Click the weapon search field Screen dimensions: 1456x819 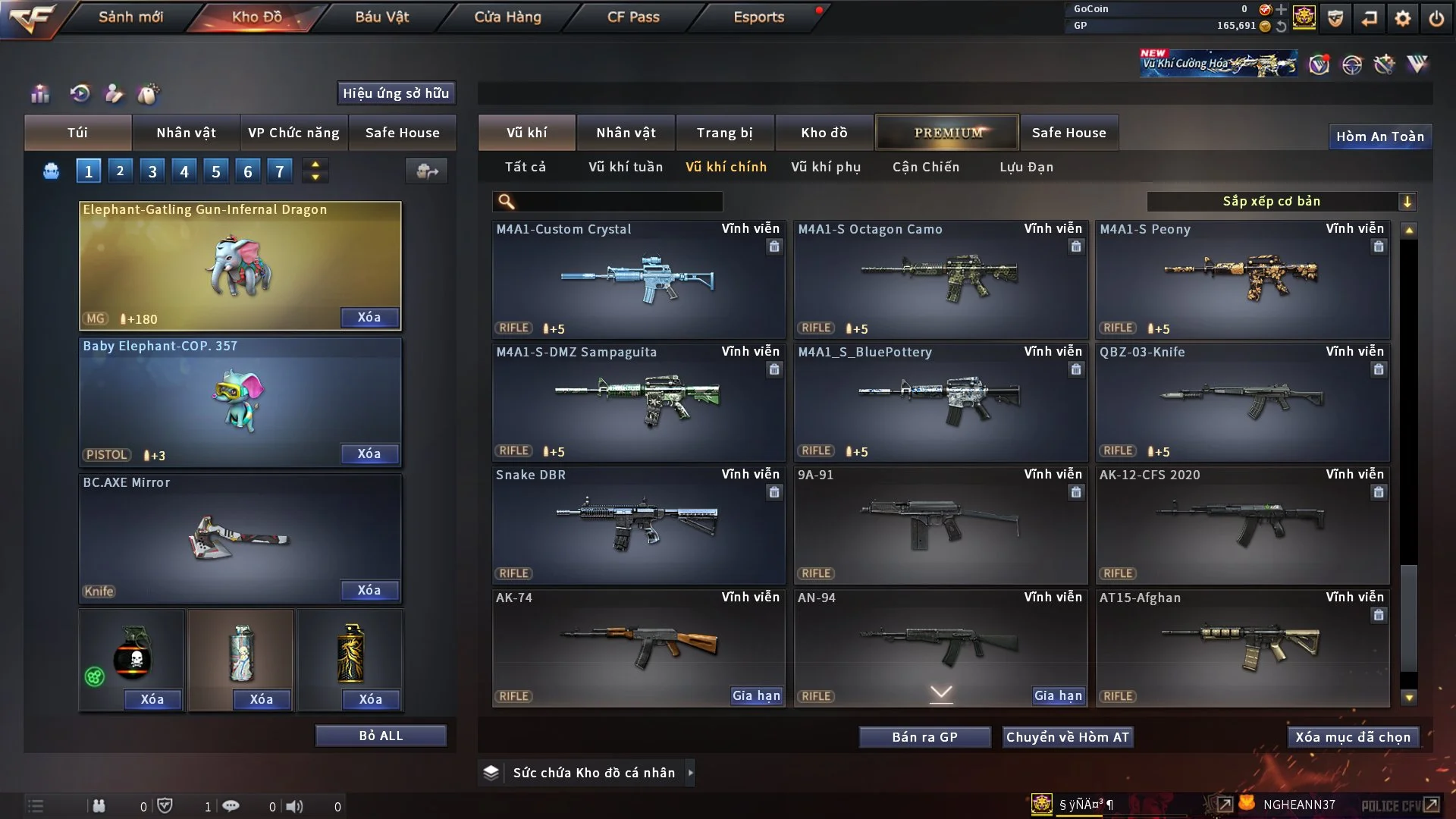[x=618, y=201]
